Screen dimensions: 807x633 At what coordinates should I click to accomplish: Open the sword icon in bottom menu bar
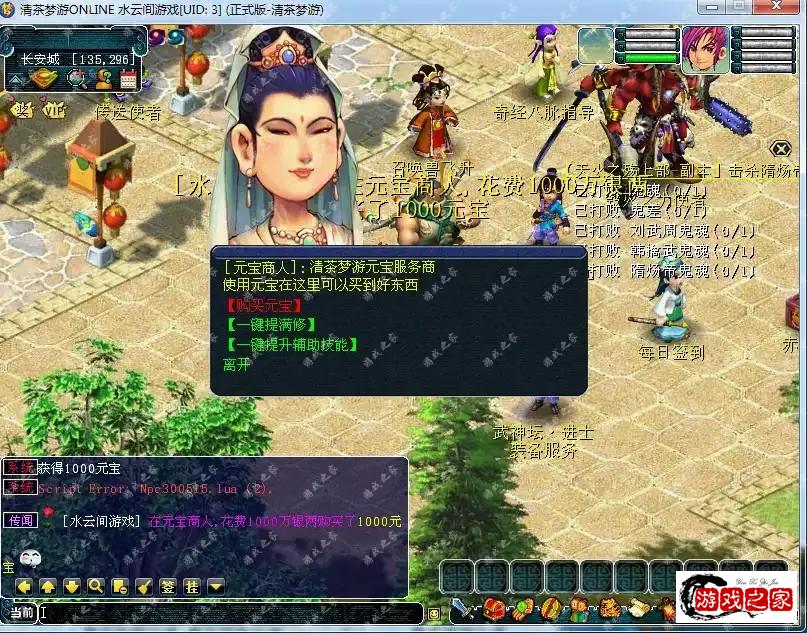coord(463,607)
